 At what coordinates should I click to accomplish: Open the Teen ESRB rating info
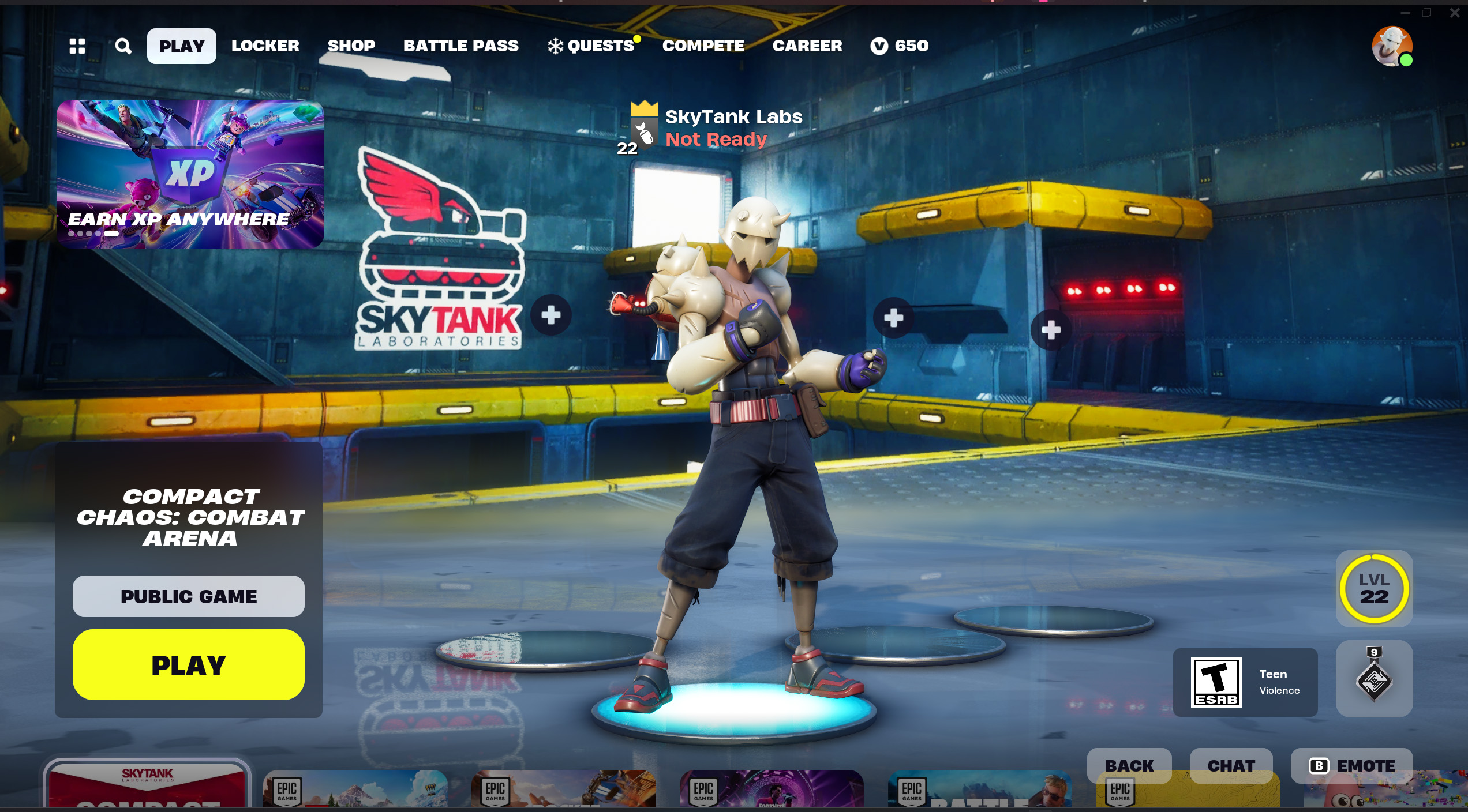1245,682
